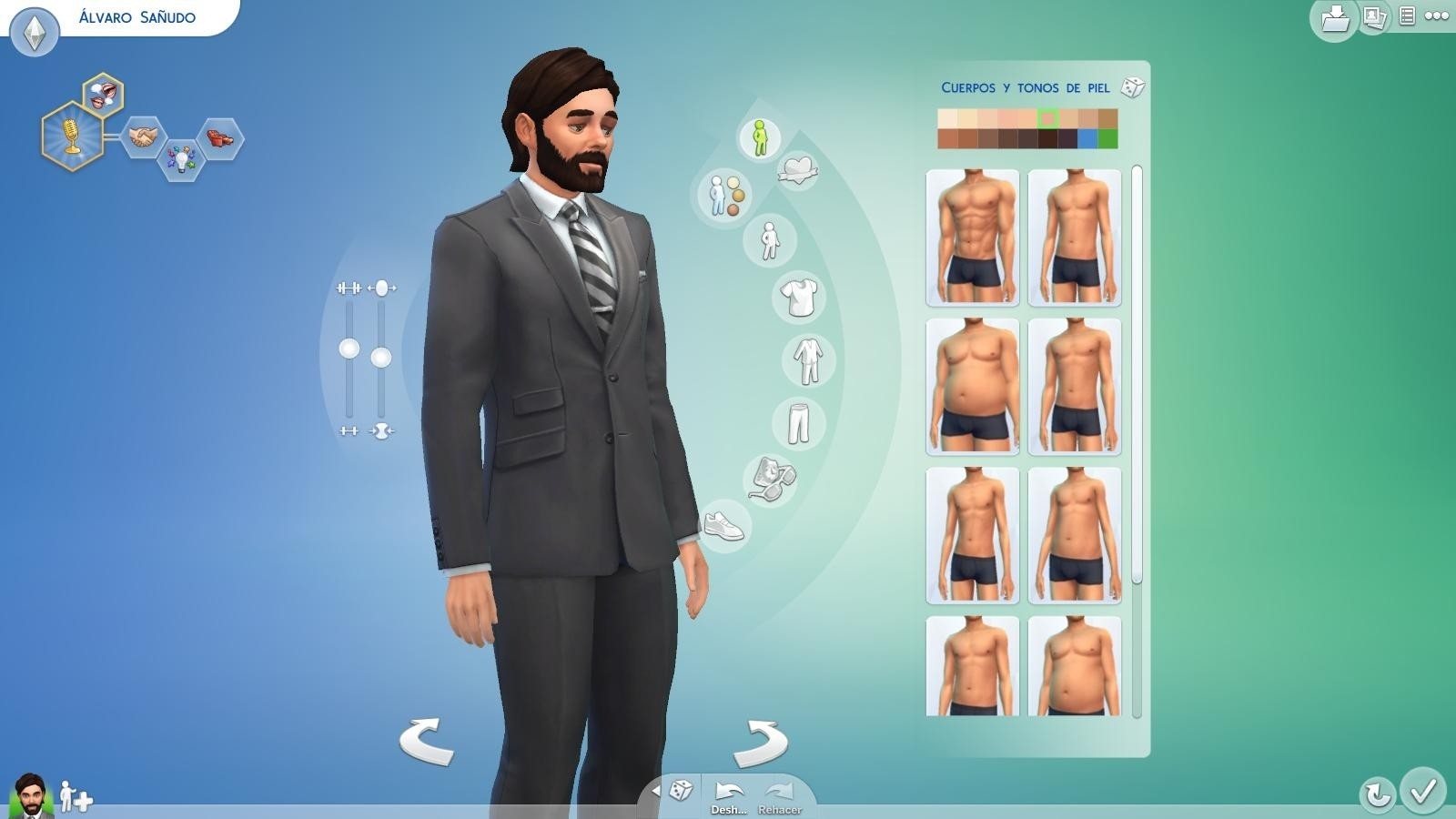Randomize skin tone with the dice icon
The height and width of the screenshot is (819, 1456).
tap(1131, 88)
